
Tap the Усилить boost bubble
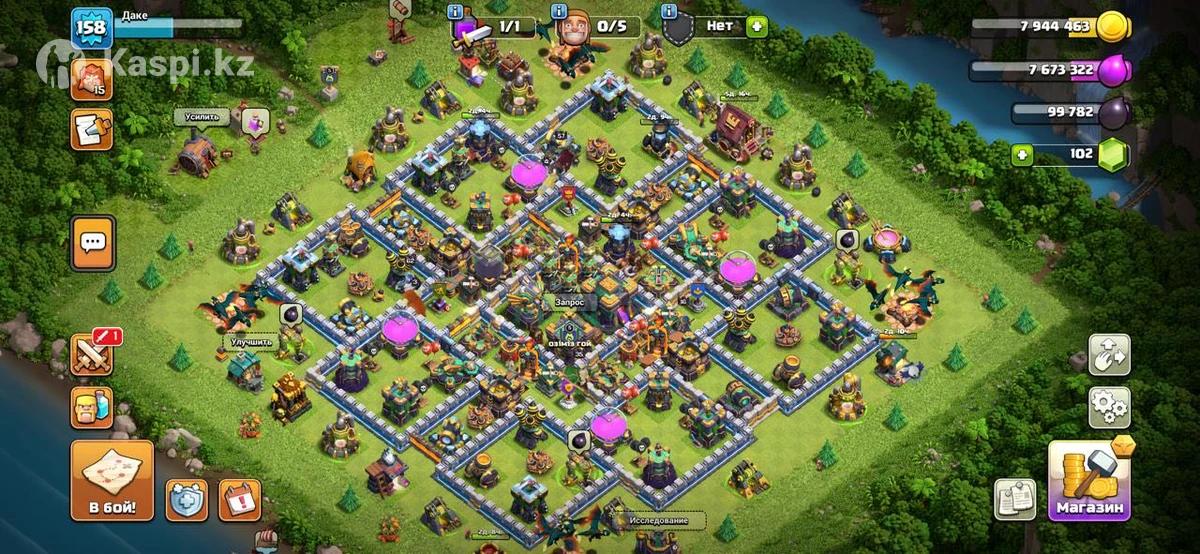click(x=202, y=117)
